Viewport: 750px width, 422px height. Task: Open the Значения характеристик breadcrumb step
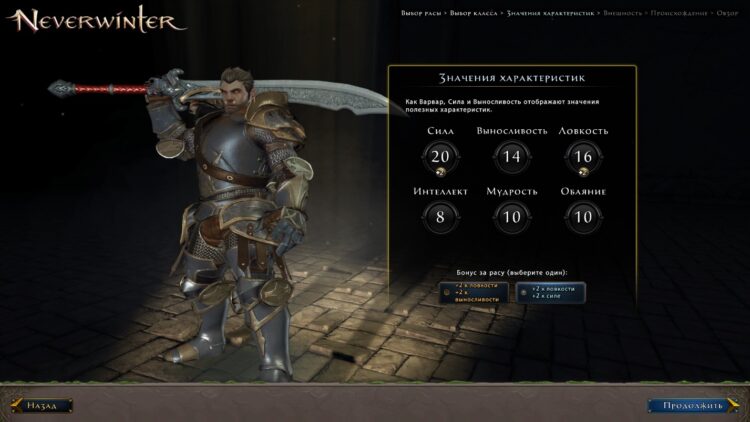(x=551, y=13)
